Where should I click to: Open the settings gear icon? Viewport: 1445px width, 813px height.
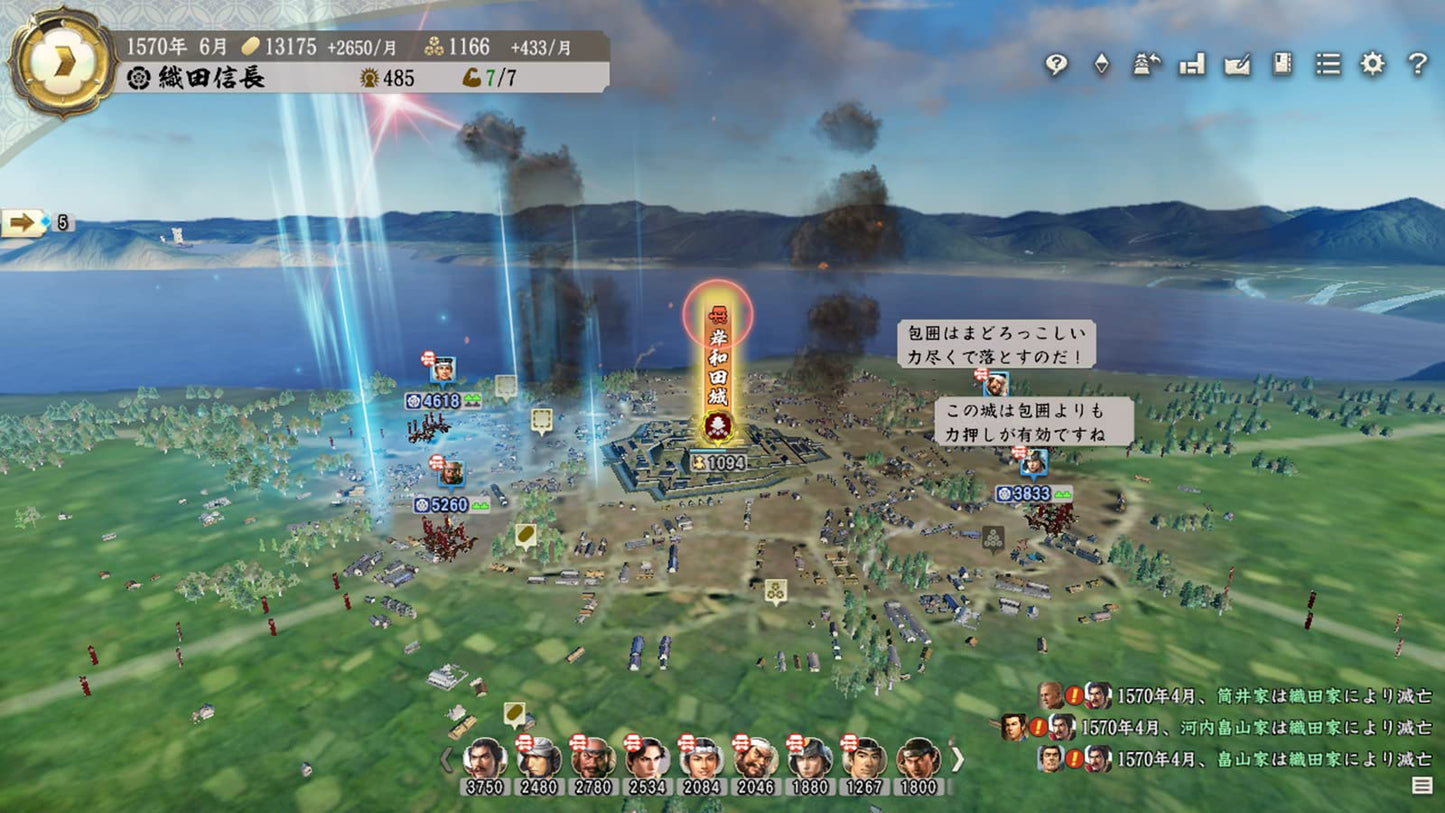pos(1372,66)
